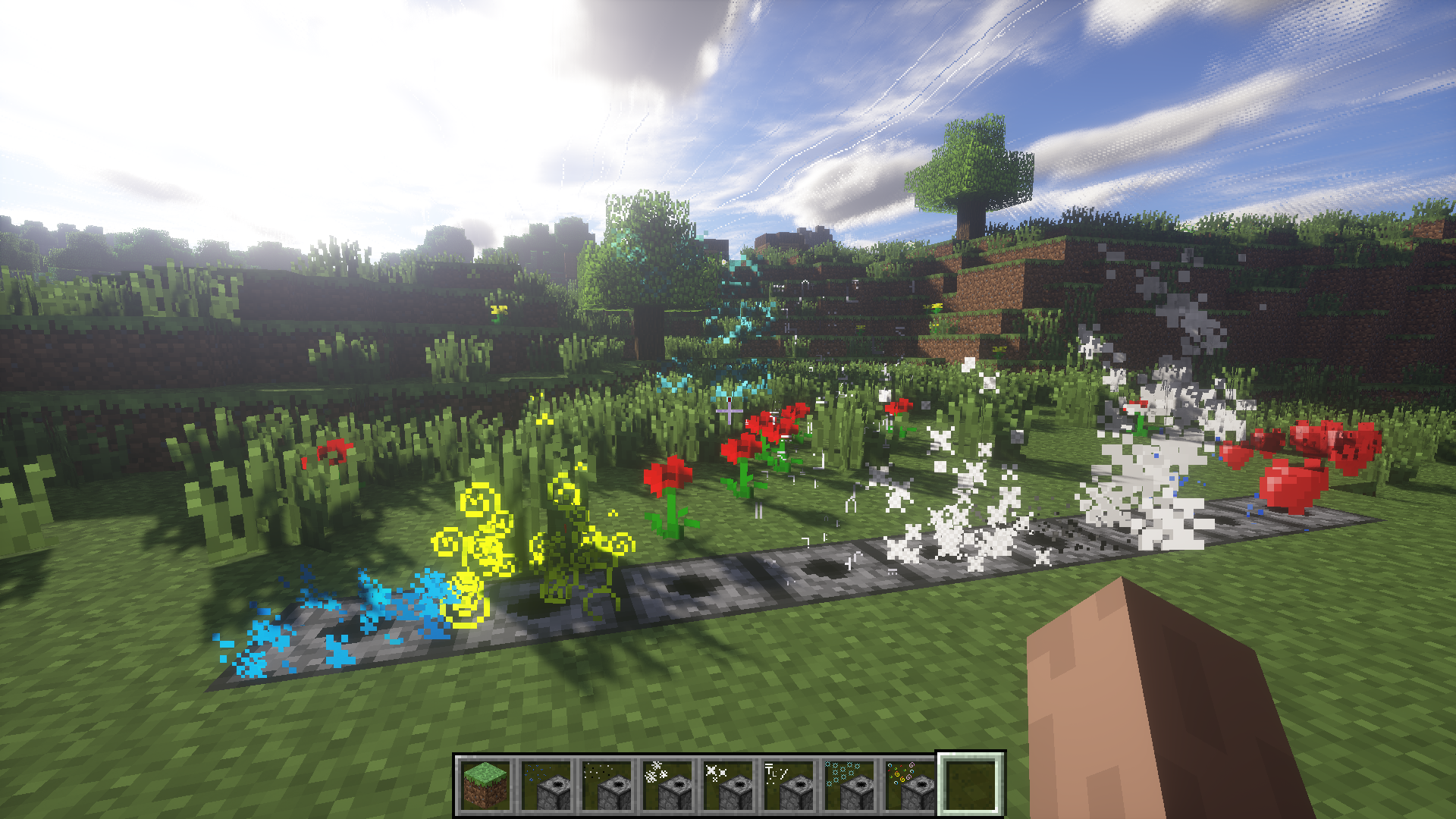Pick the emitter block with multicolored swirl particles

[x=910, y=786]
